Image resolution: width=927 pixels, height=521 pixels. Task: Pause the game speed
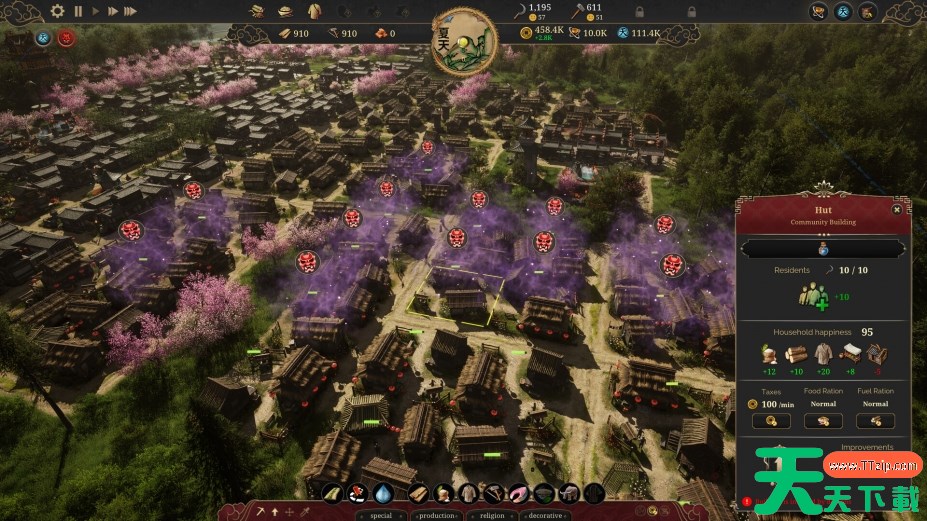pos(78,11)
